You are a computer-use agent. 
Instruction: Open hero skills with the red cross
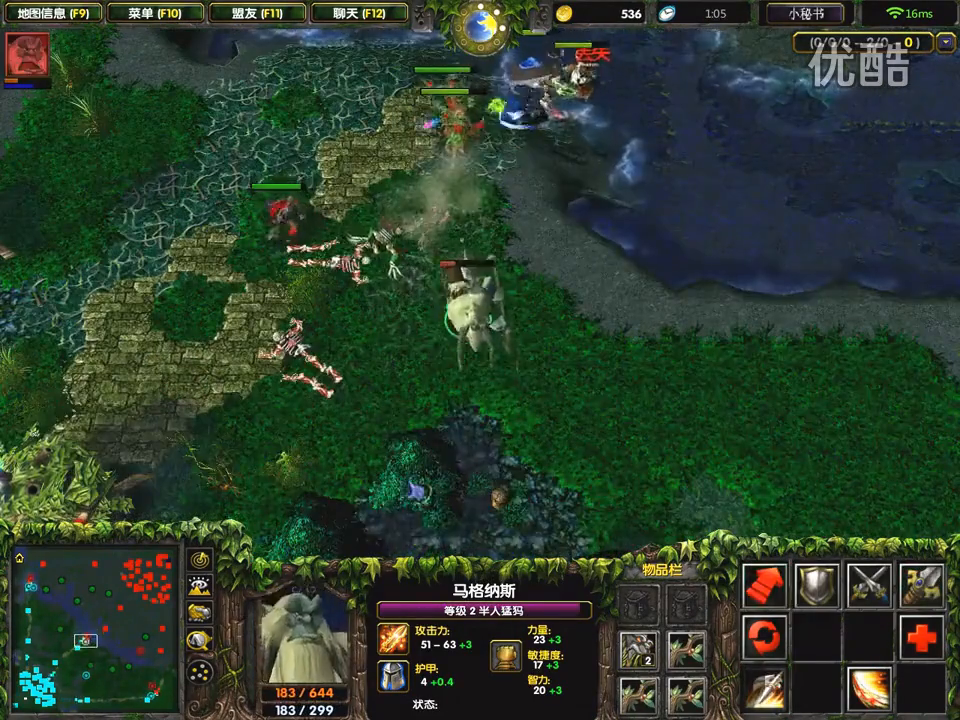(x=921, y=637)
